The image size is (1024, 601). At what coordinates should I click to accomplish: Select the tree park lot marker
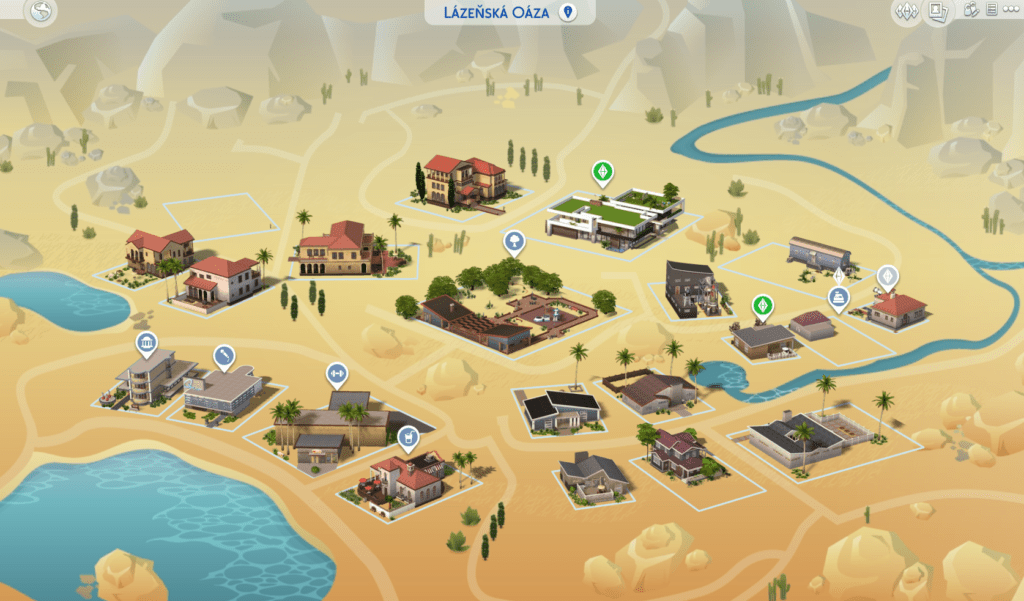pyautogui.click(x=513, y=240)
